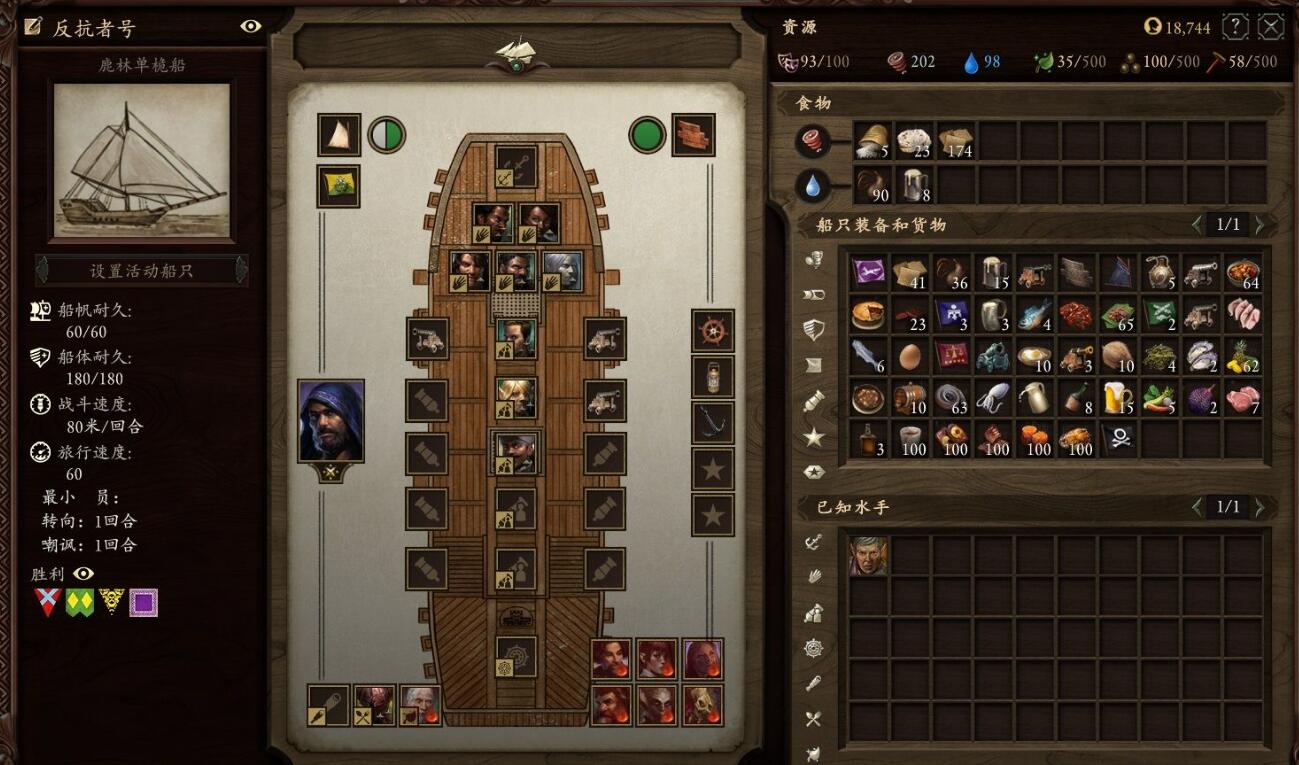This screenshot has height=765, width=1299.
Task: Select the yellow flag slot
Action: pos(338,186)
